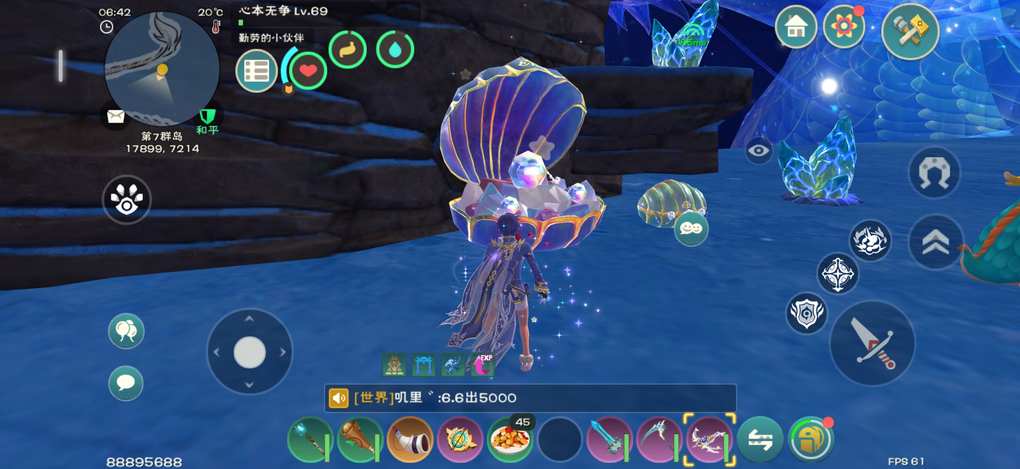The height and width of the screenshot is (469, 1020).
Task: Tap the double-chevron jump button
Action: click(x=934, y=243)
